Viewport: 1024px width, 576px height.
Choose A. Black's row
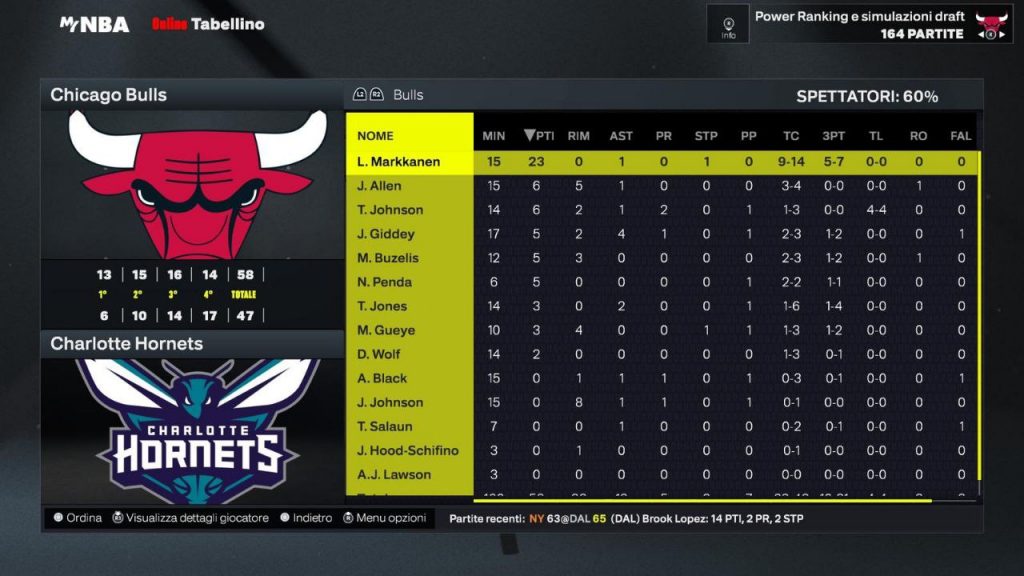[x=382, y=378]
